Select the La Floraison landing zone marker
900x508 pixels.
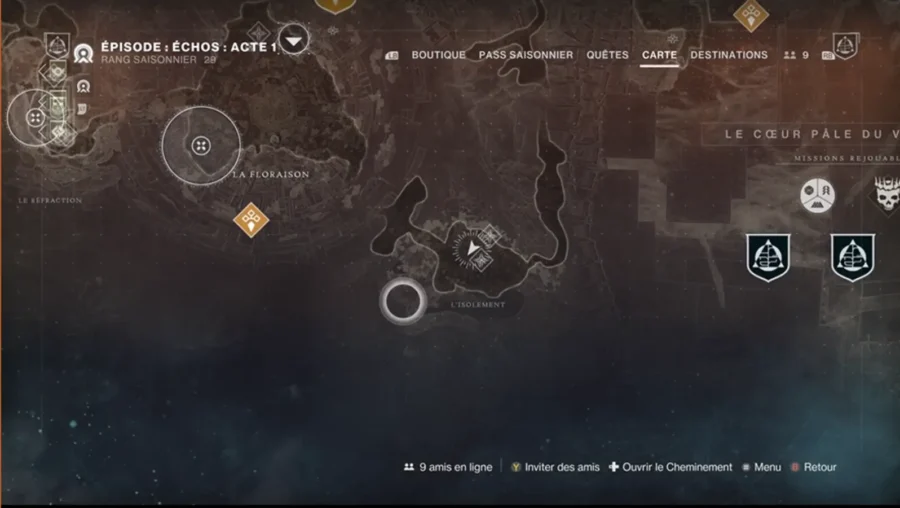(x=201, y=146)
